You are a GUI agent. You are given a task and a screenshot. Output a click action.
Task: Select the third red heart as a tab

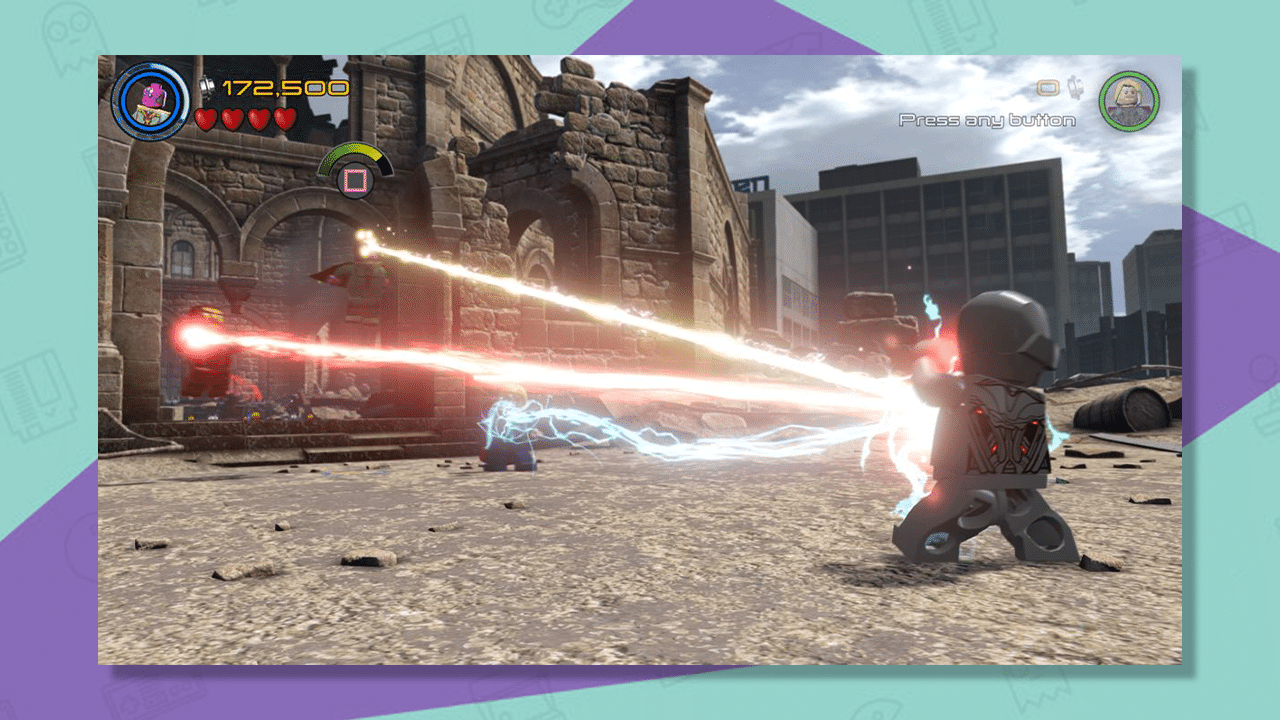coord(258,117)
